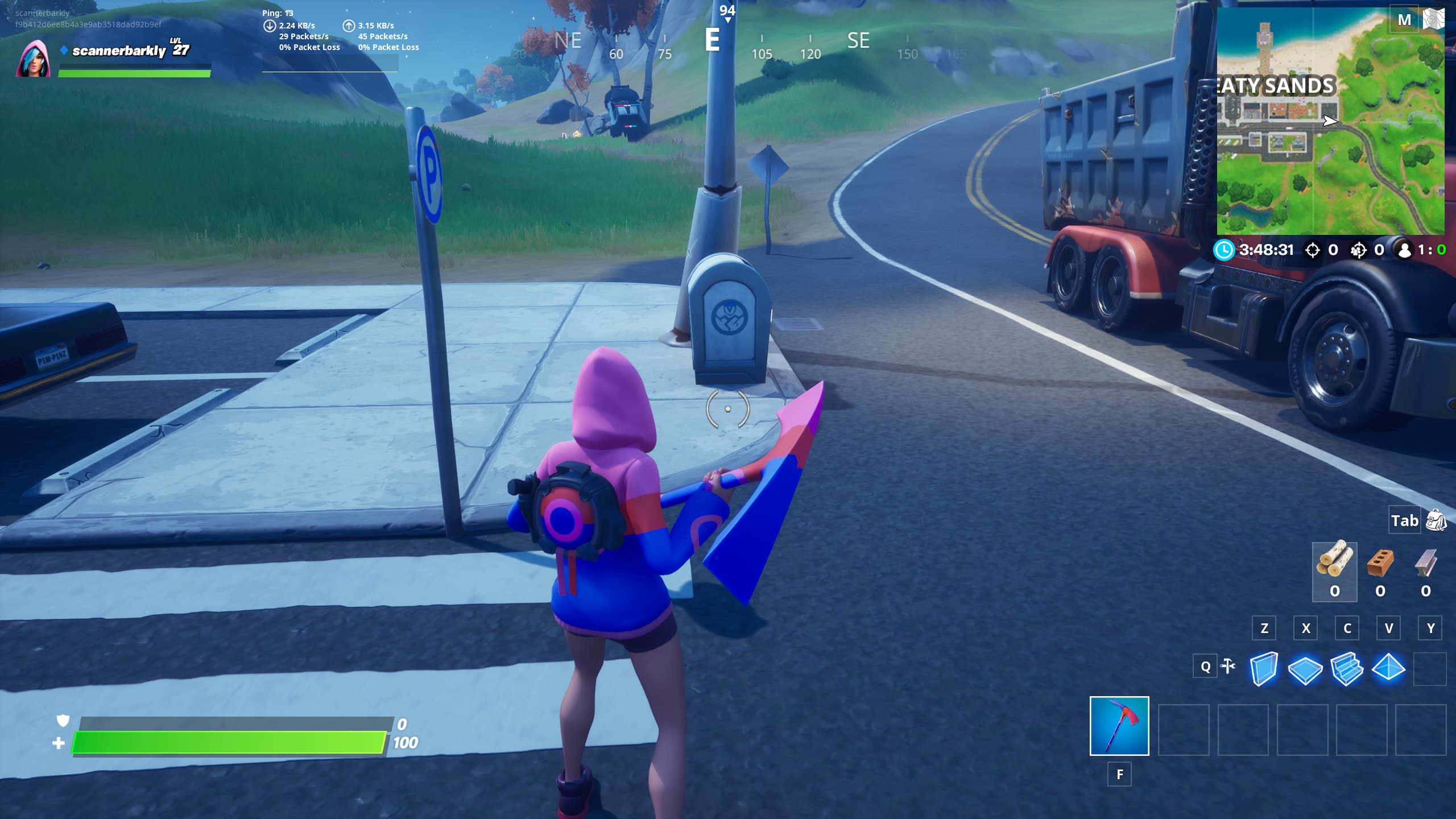This screenshot has height=819, width=1456.
Task: Select the crosshair eliminations counter icon
Action: [x=1314, y=249]
